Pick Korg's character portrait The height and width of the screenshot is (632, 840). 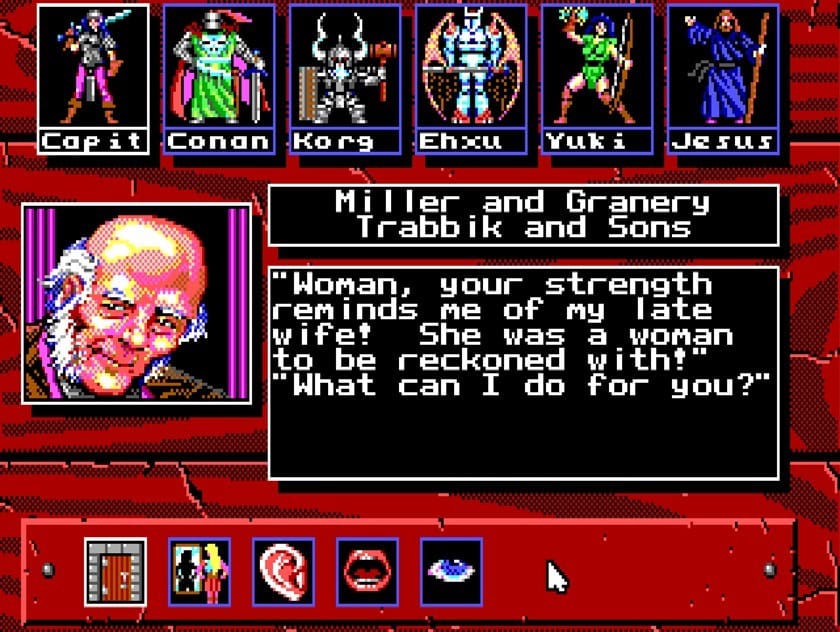click(345, 70)
